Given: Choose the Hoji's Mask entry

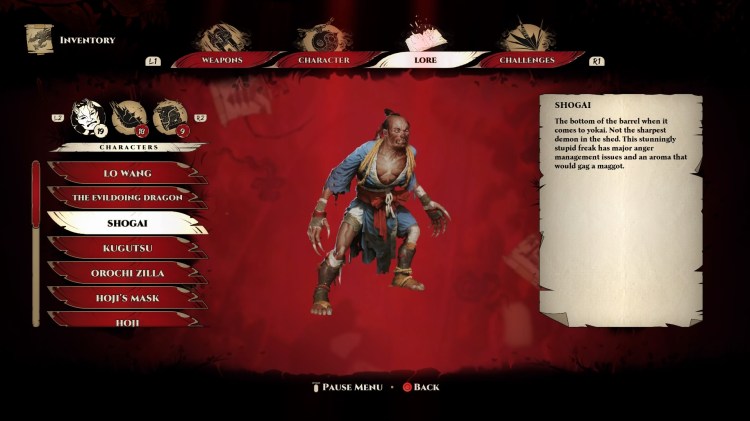Looking at the screenshot, I should coord(126,296).
